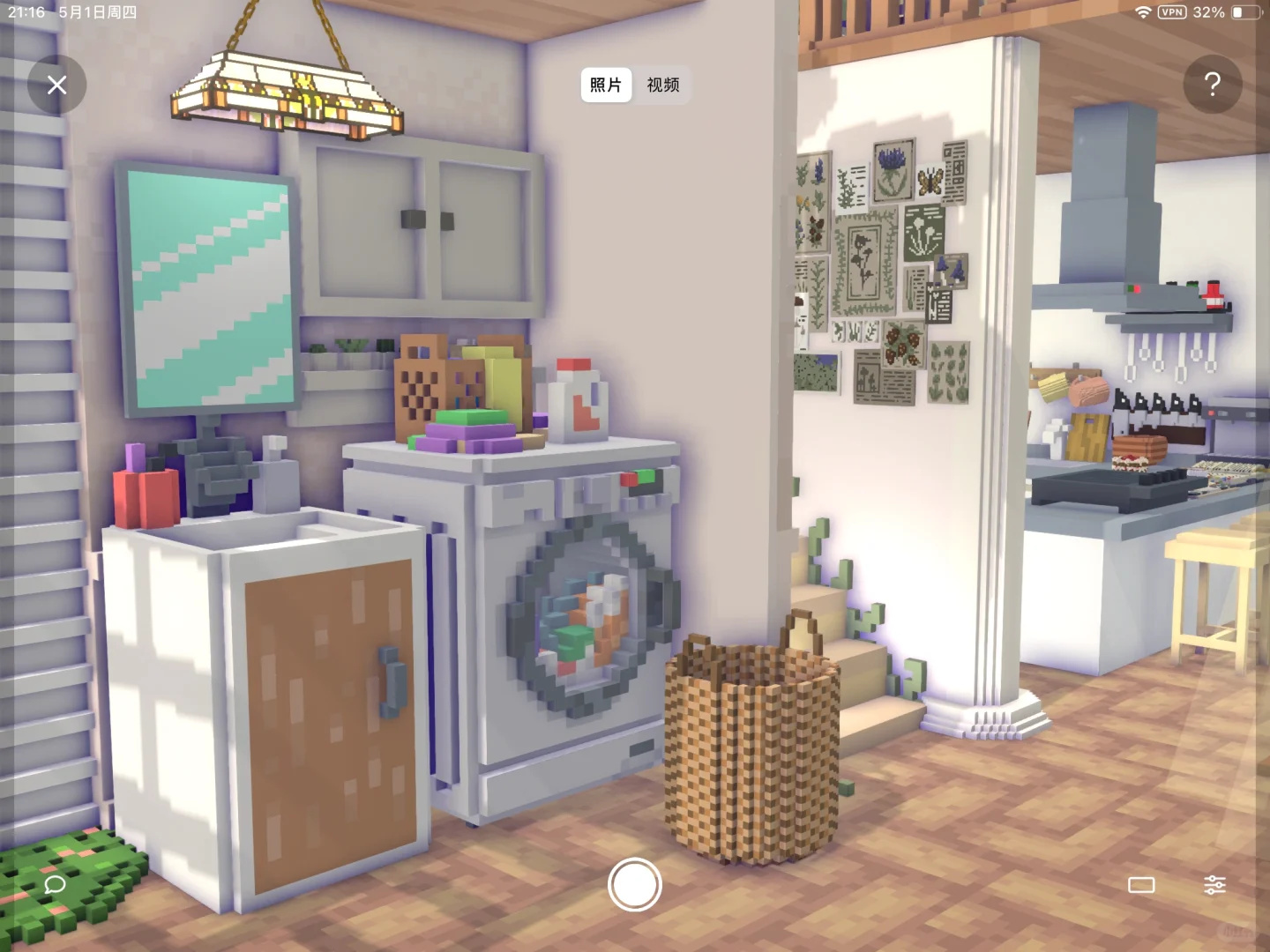Toggle video recording mode via 视频
Viewport: 1270px width, 952px height.
(662, 86)
